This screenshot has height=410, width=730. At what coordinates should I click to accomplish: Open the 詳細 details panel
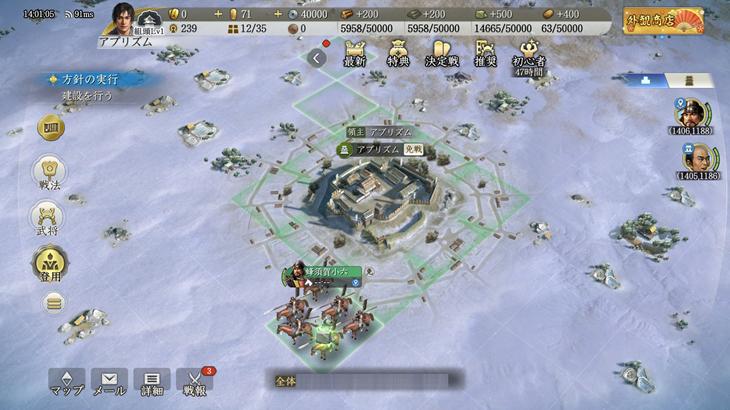coord(152,383)
